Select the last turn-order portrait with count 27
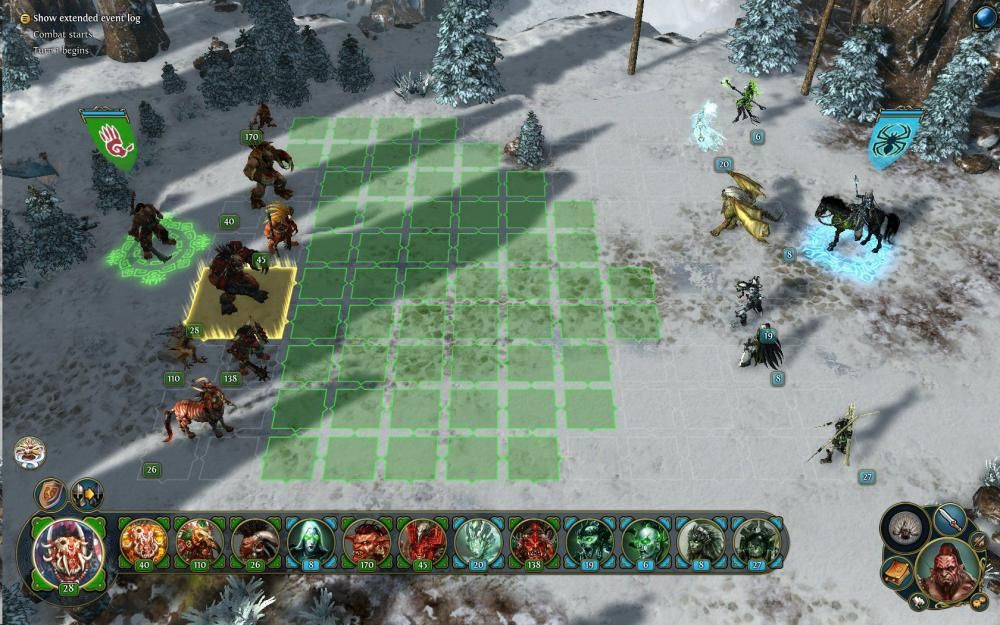 coord(756,541)
